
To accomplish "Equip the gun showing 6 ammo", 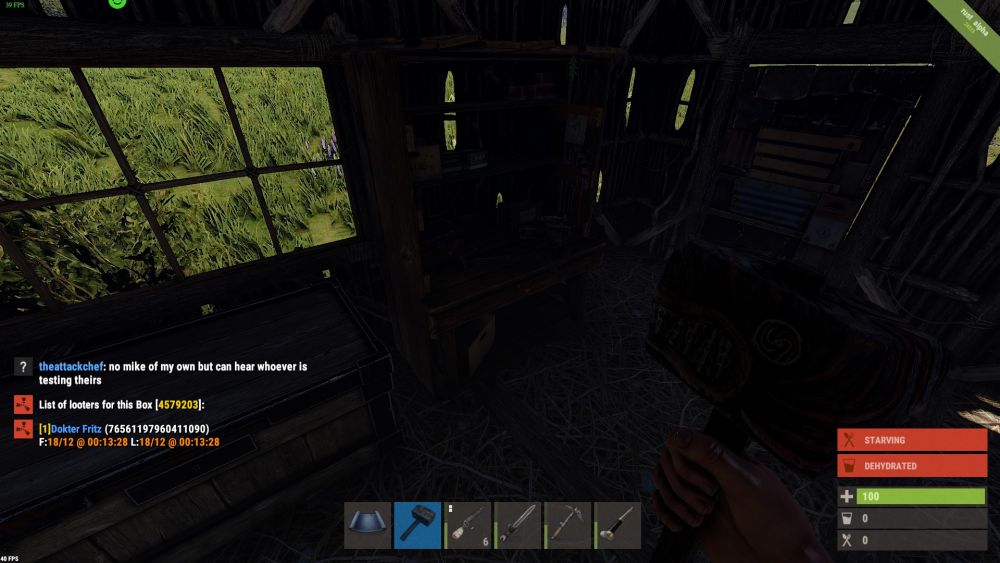I will point(468,525).
